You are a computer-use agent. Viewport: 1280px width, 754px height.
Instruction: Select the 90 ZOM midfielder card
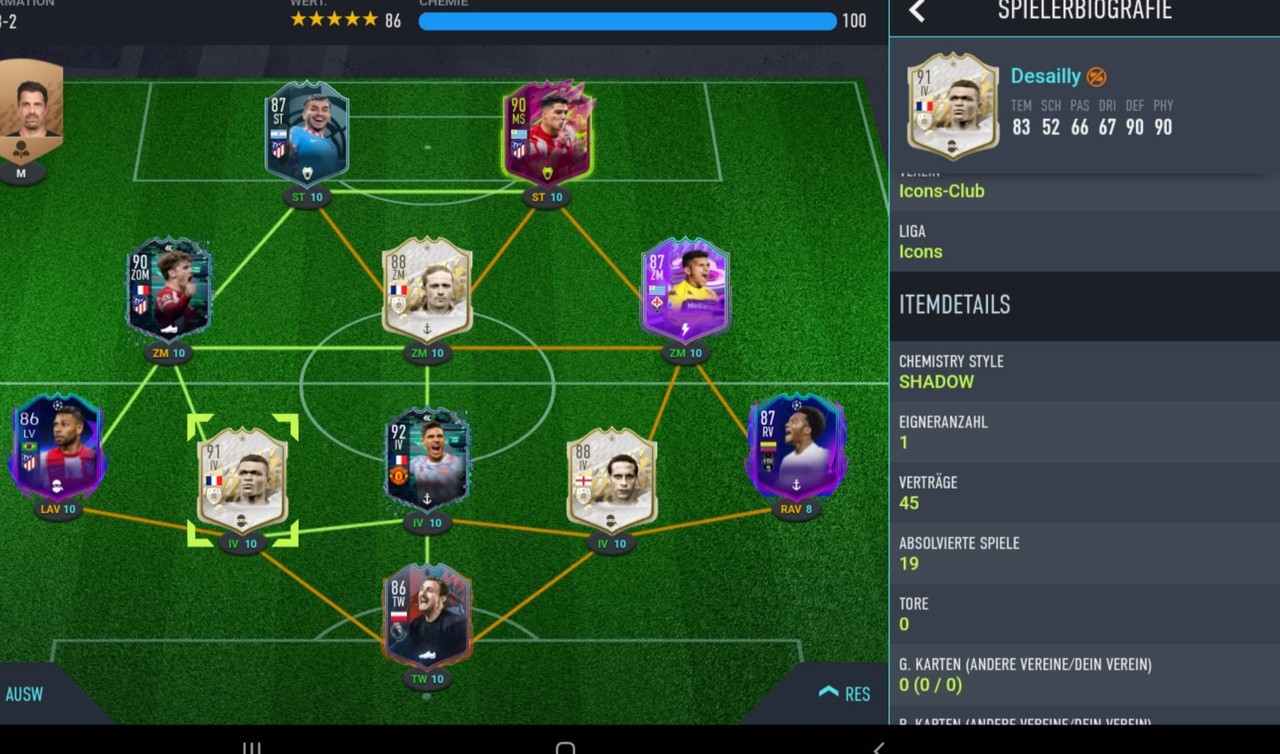click(169, 289)
